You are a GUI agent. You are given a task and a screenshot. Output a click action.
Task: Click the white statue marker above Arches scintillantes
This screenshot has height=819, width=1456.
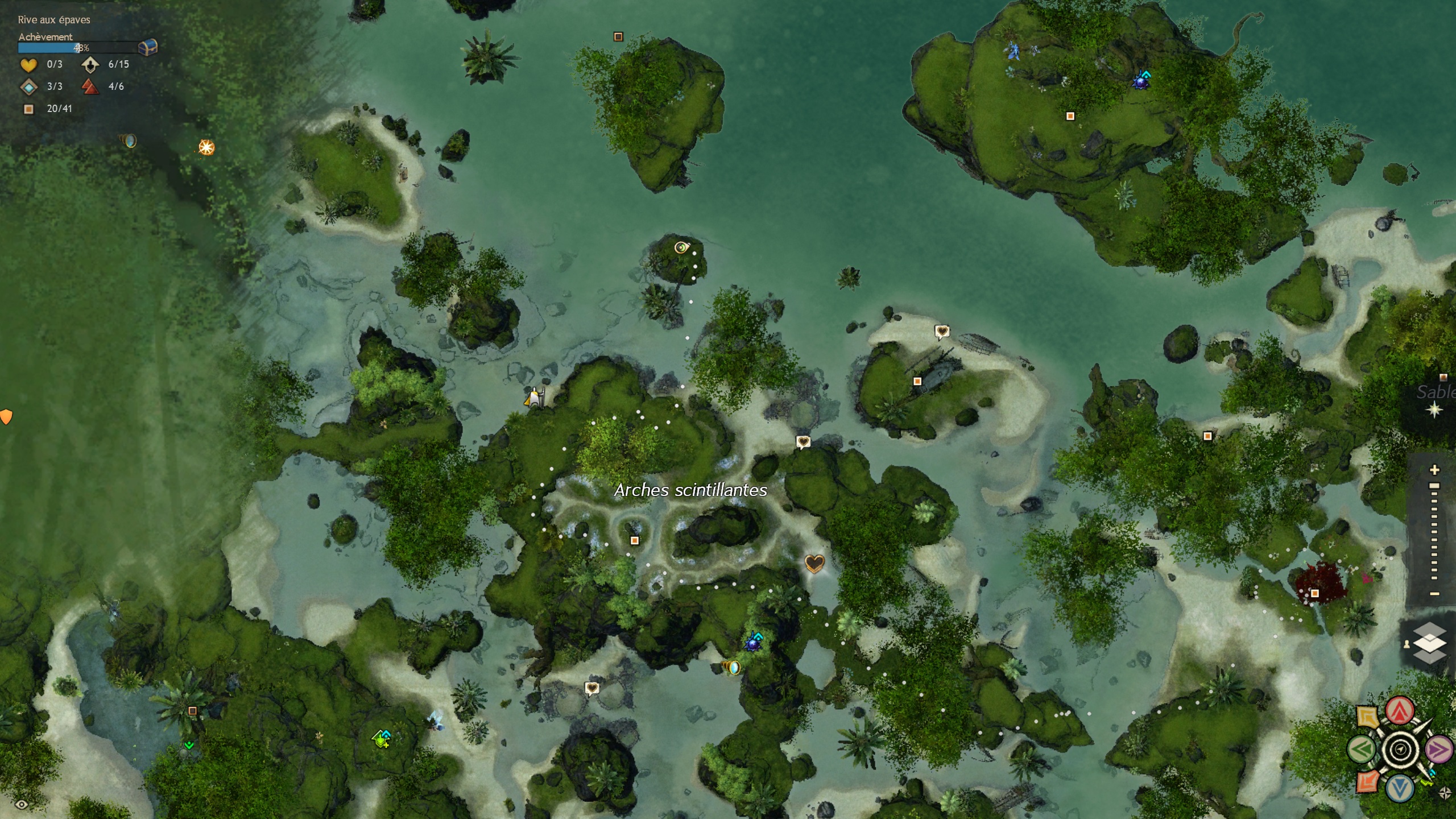tap(534, 397)
